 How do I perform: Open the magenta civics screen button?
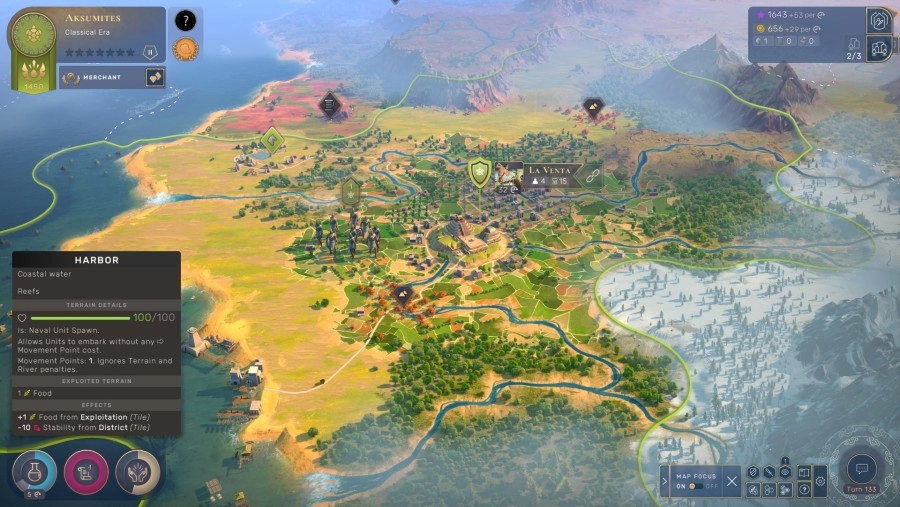86,472
